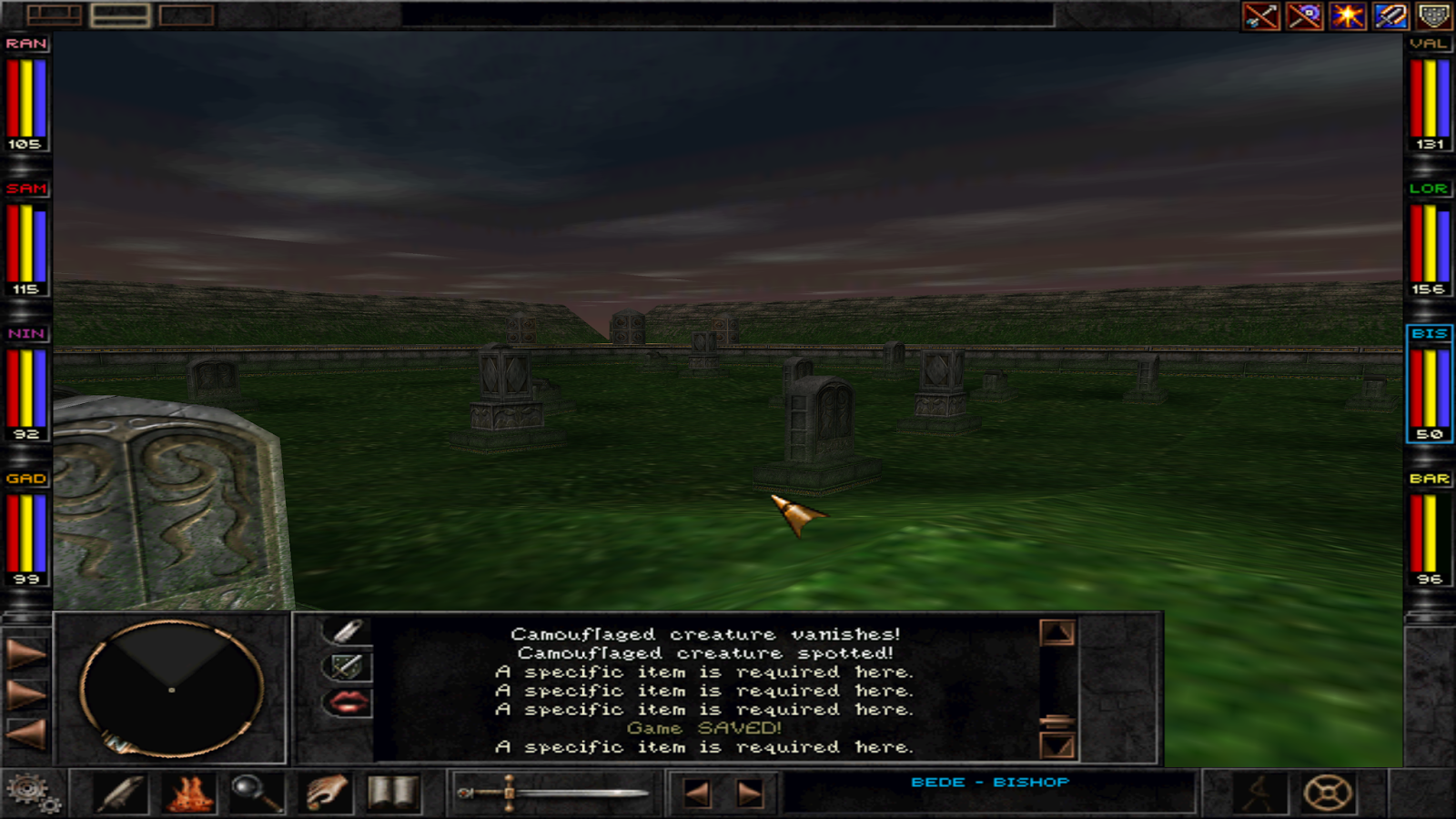Click the quill feather icon on the bottom toolbar

tap(121, 792)
